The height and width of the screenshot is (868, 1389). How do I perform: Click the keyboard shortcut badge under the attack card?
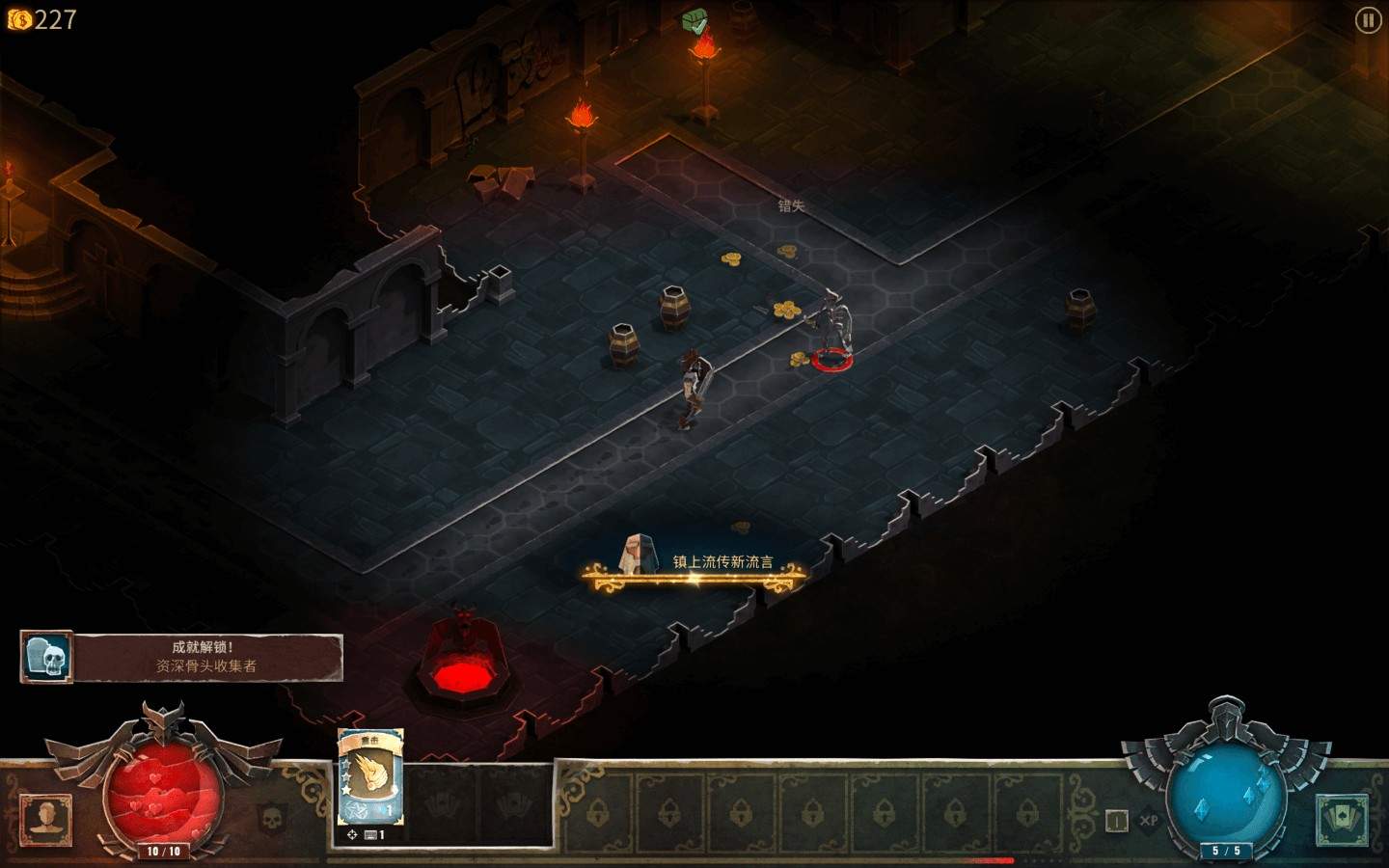[372, 834]
